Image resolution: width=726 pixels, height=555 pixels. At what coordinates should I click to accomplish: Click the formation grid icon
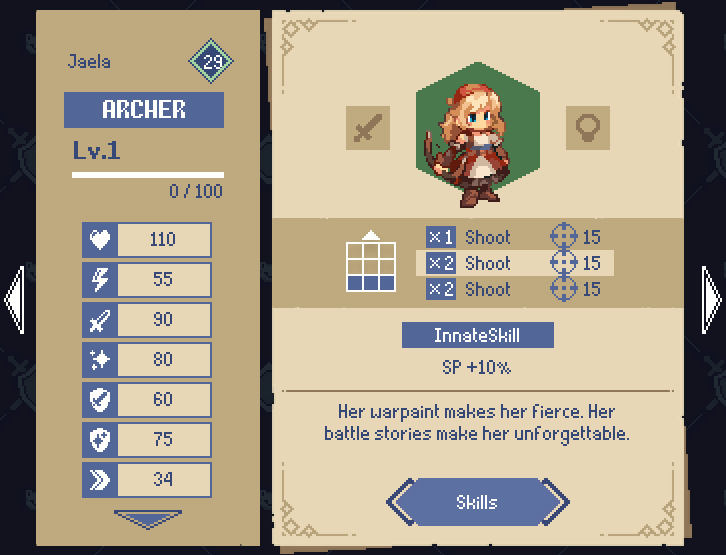pyautogui.click(x=371, y=263)
